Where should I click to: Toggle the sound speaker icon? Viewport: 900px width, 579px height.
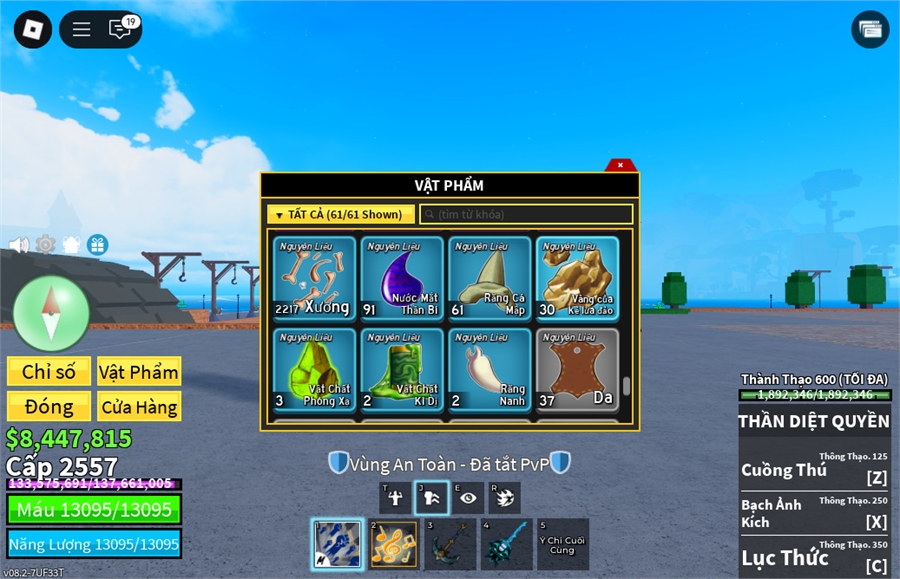[x=18, y=245]
